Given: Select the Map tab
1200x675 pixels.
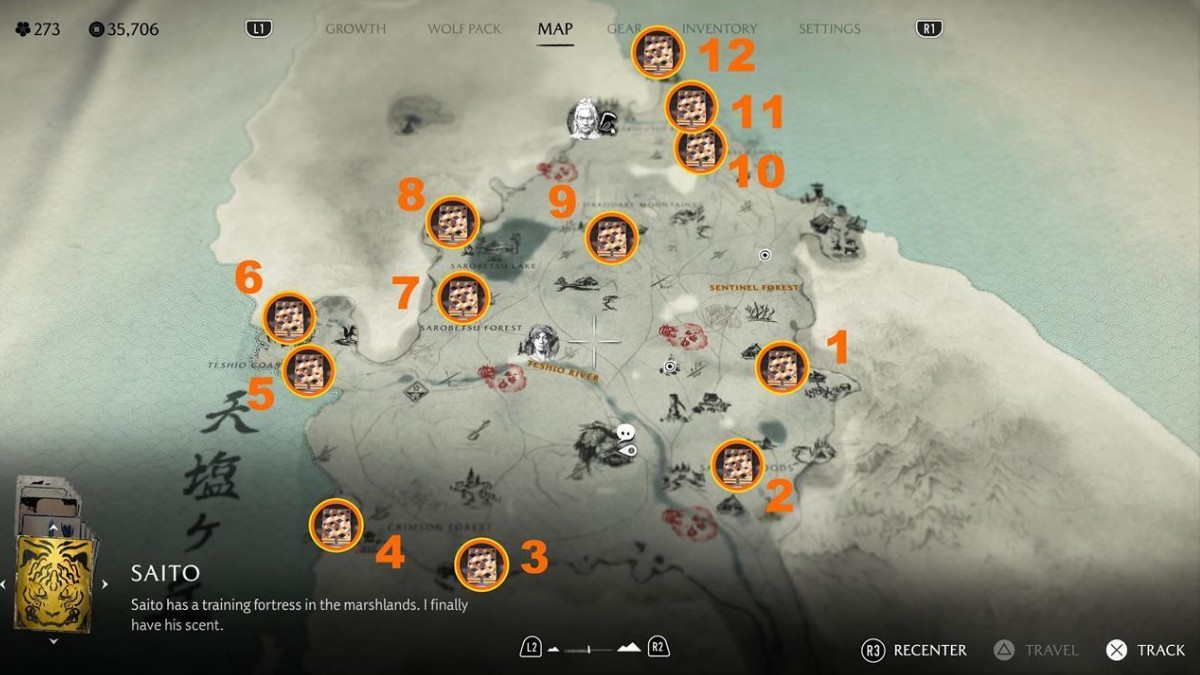Looking at the screenshot, I should [555, 29].
